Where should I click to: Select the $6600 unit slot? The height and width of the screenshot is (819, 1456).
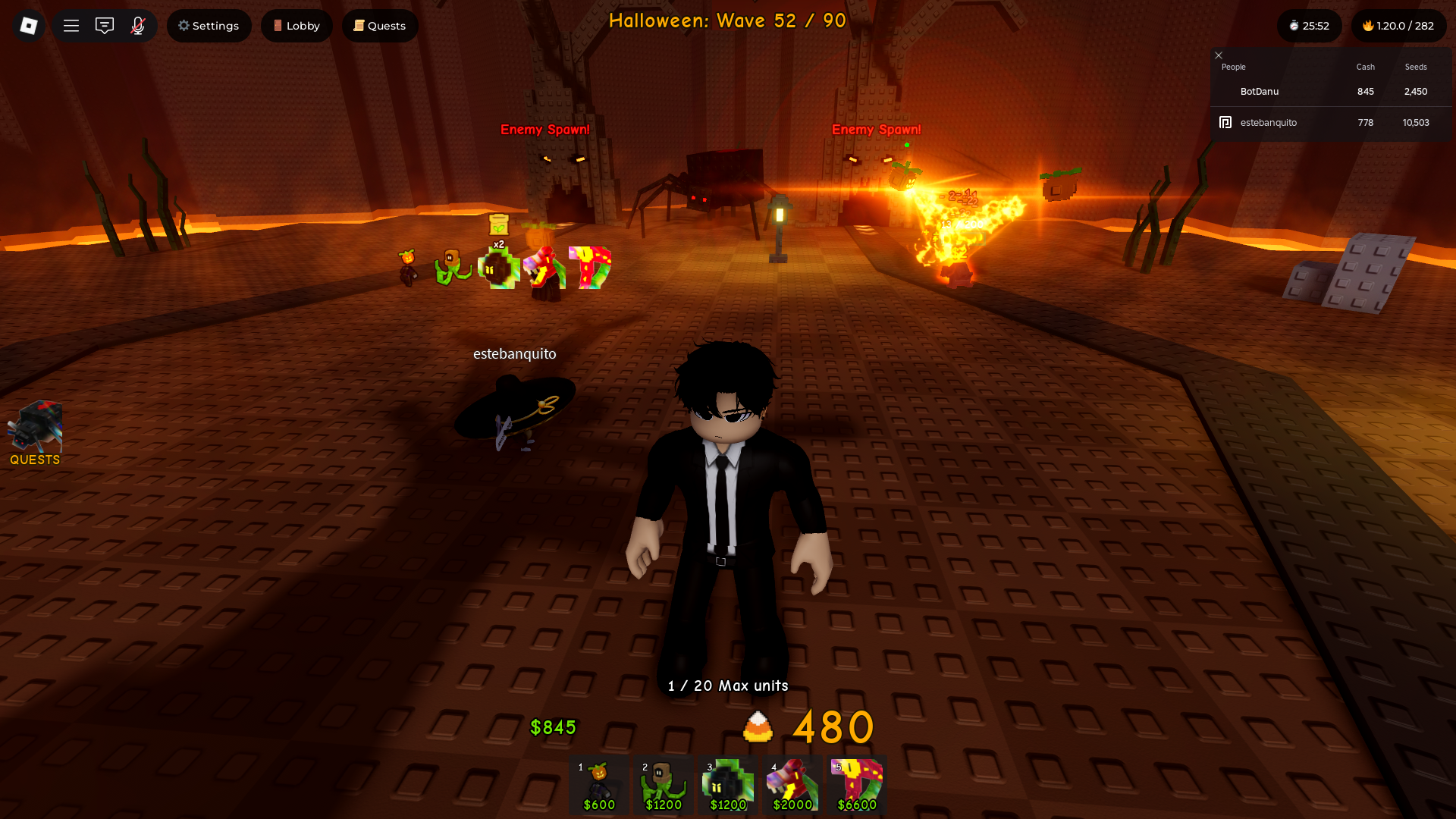pyautogui.click(x=857, y=786)
